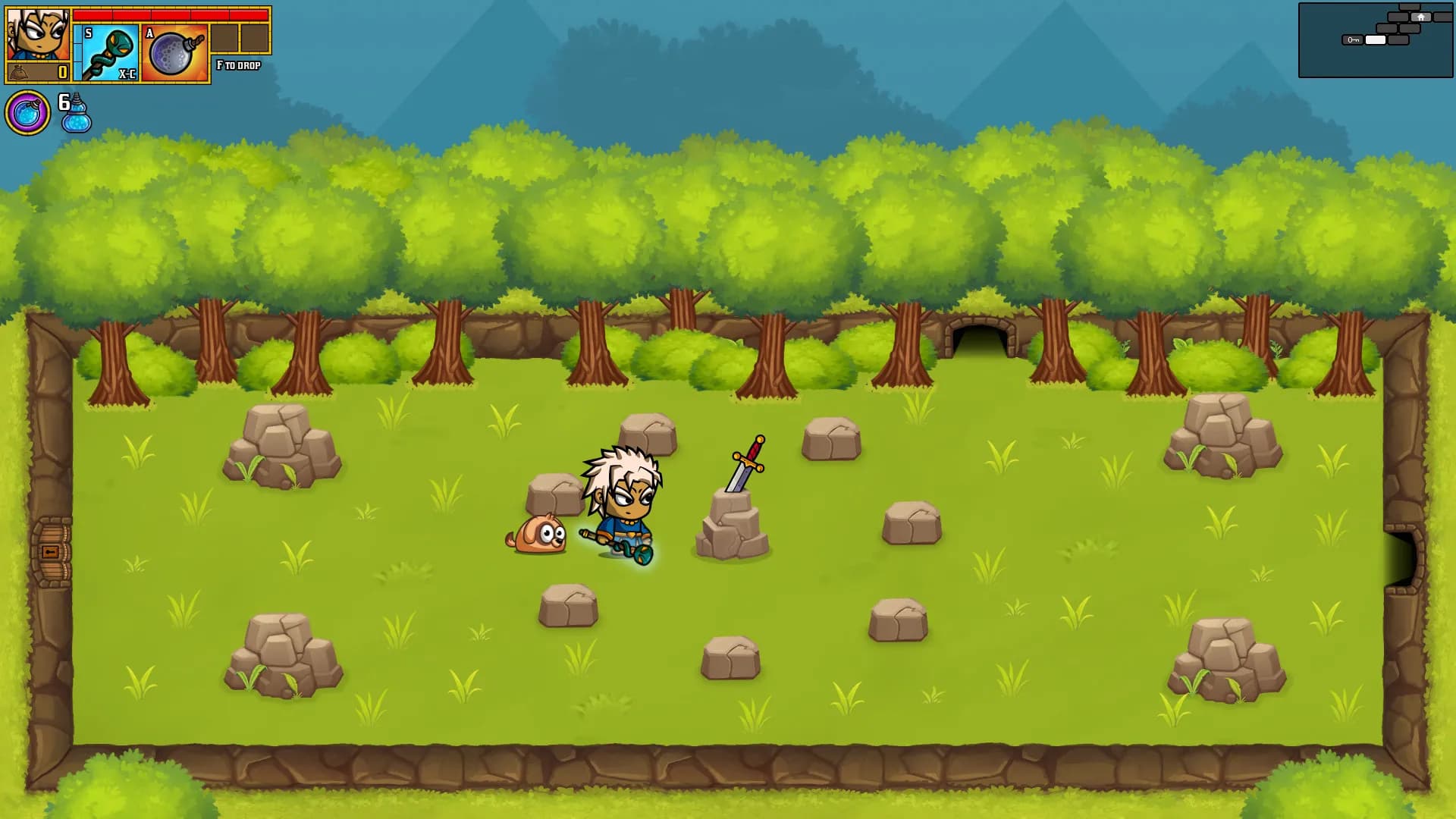Click the F TO DROP prompt
Image resolution: width=1456 pixels, height=819 pixels.
click(238, 66)
